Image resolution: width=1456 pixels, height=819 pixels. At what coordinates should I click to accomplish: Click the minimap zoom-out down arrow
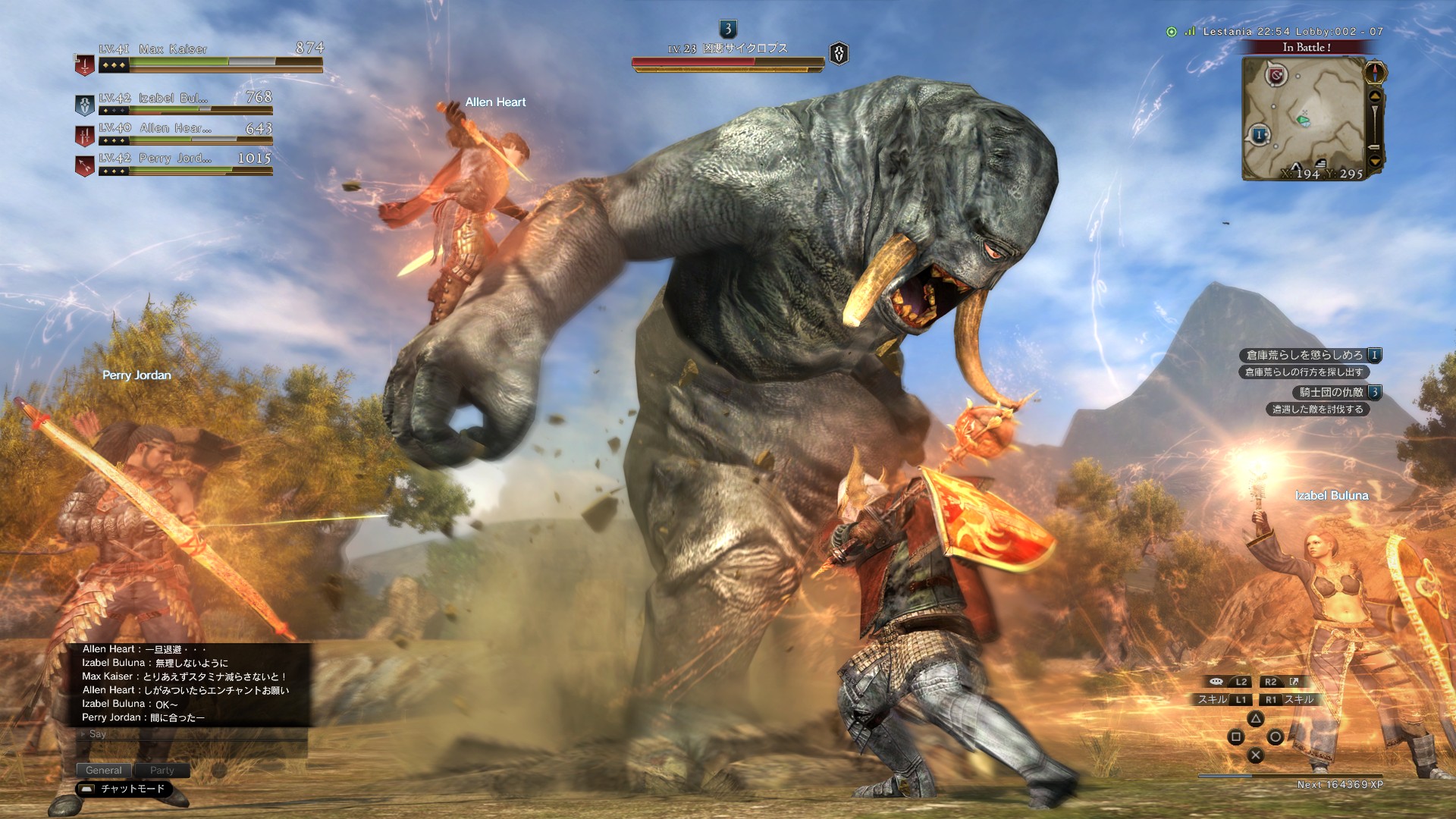tap(1375, 161)
